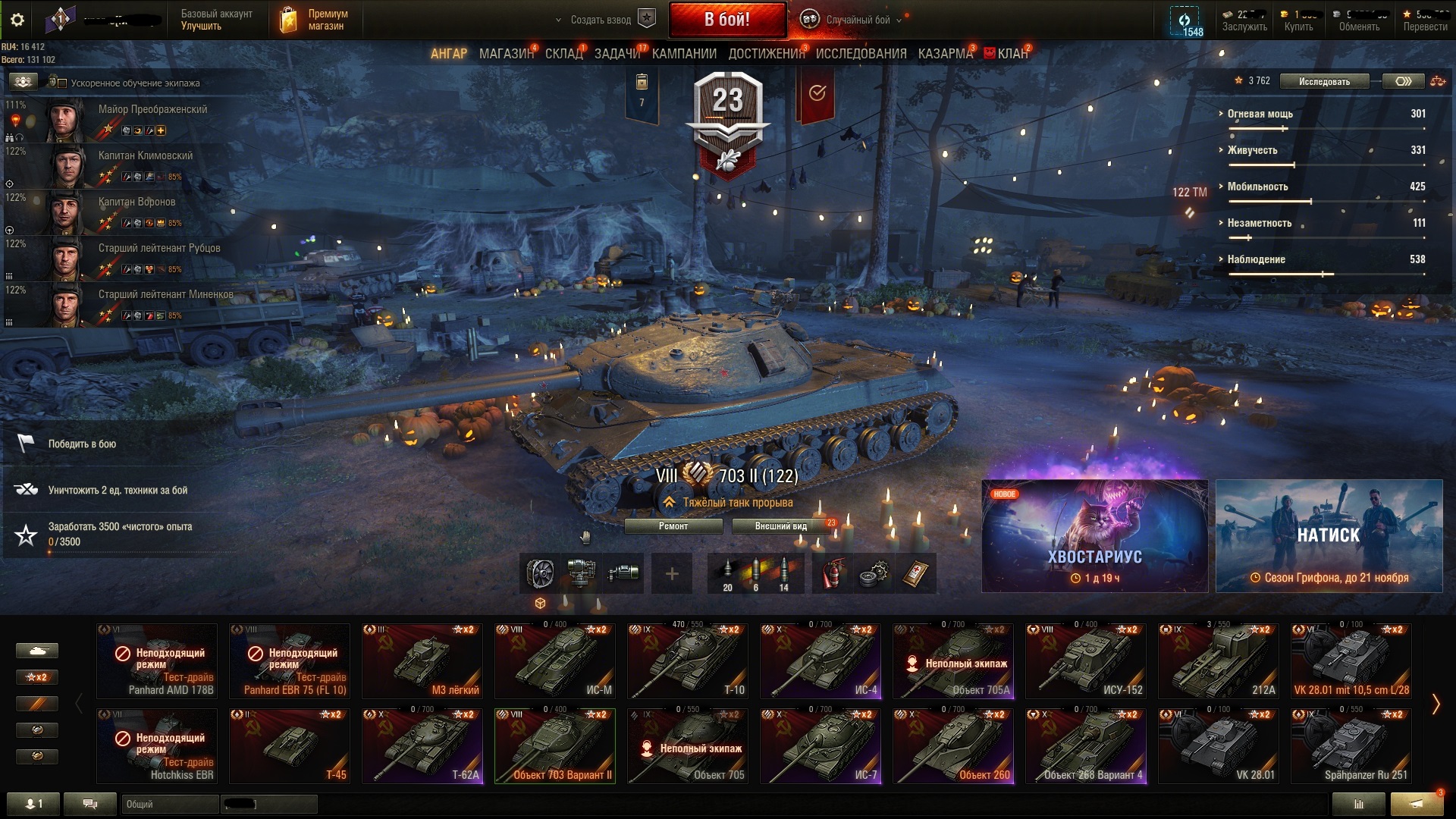1456x819 pixels.
Task: Open the Случайный бой mode dropdown
Action: [857, 20]
